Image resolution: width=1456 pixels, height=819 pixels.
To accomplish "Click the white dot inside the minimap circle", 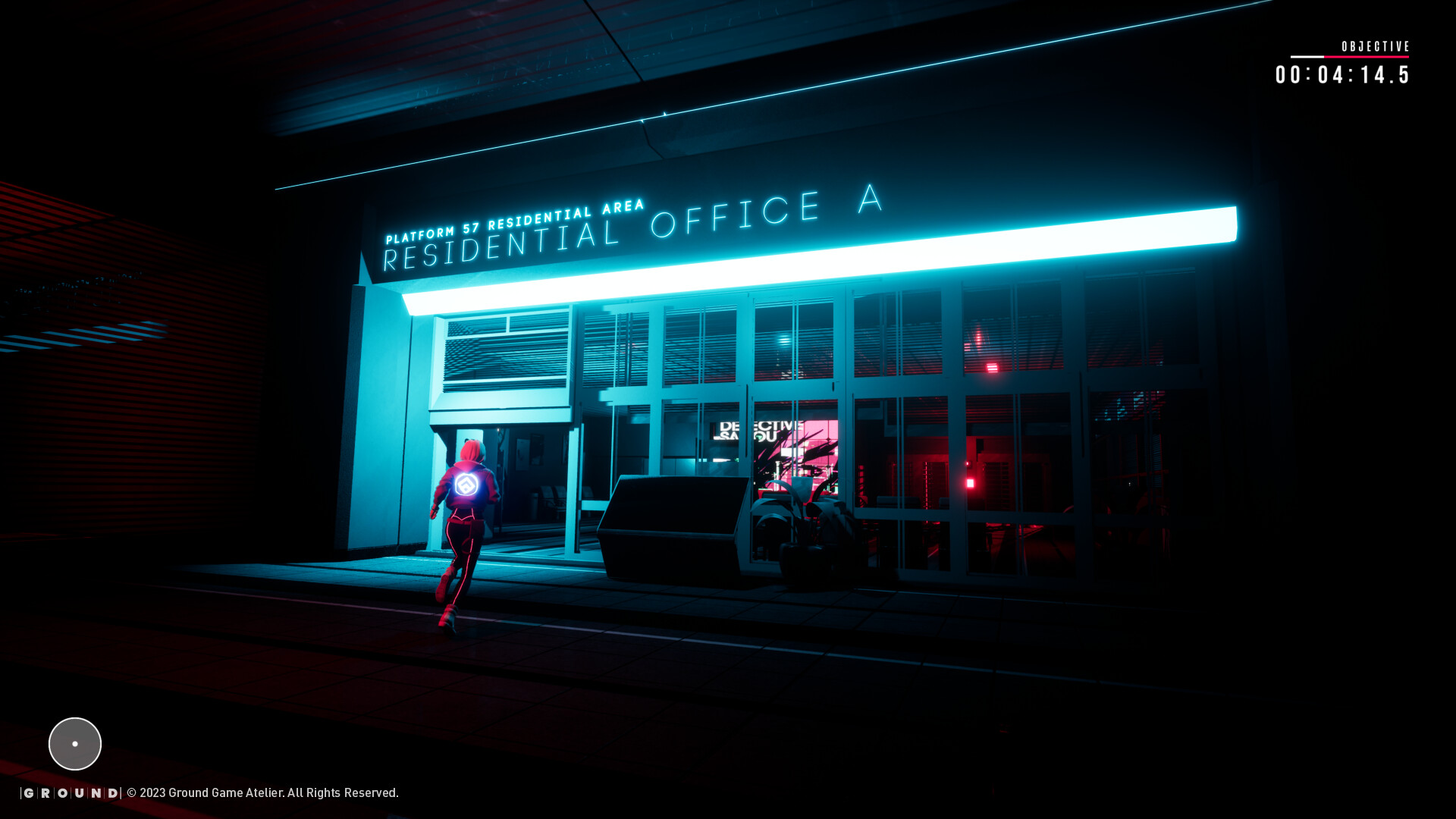I will [x=74, y=743].
